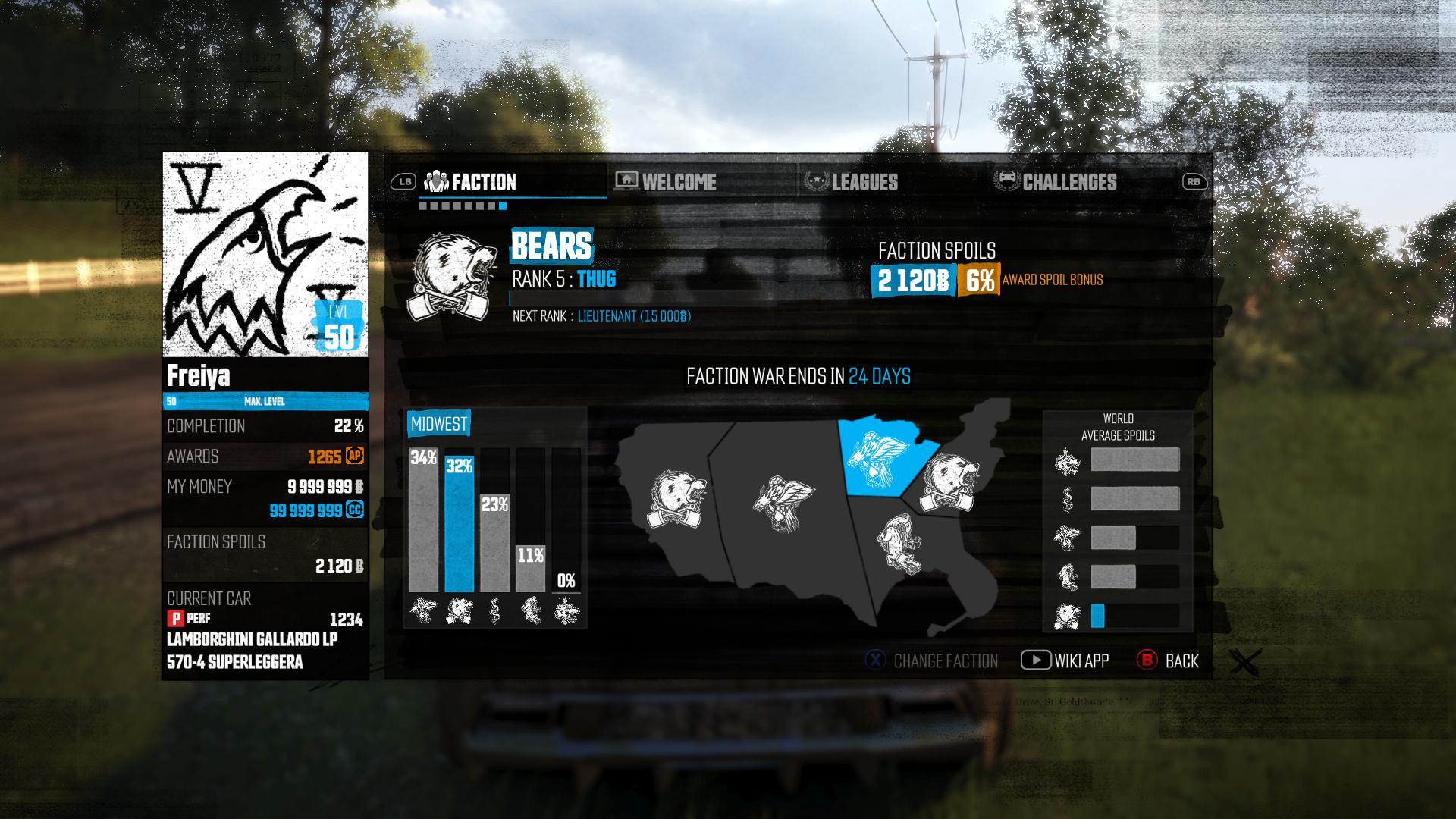This screenshot has height=819, width=1456.
Task: Click the Freiya player avatar card
Action: tap(265, 254)
